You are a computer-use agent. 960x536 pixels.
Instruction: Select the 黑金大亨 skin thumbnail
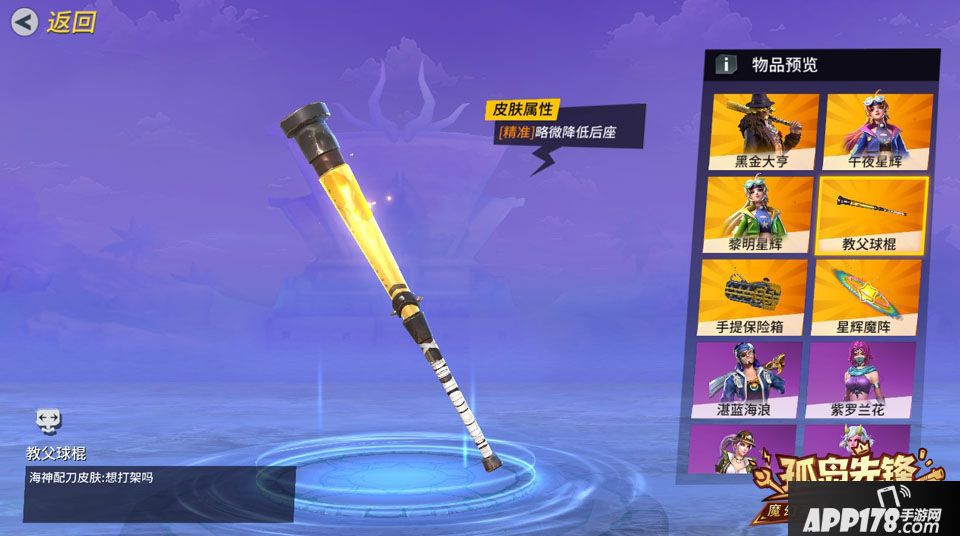pos(763,130)
